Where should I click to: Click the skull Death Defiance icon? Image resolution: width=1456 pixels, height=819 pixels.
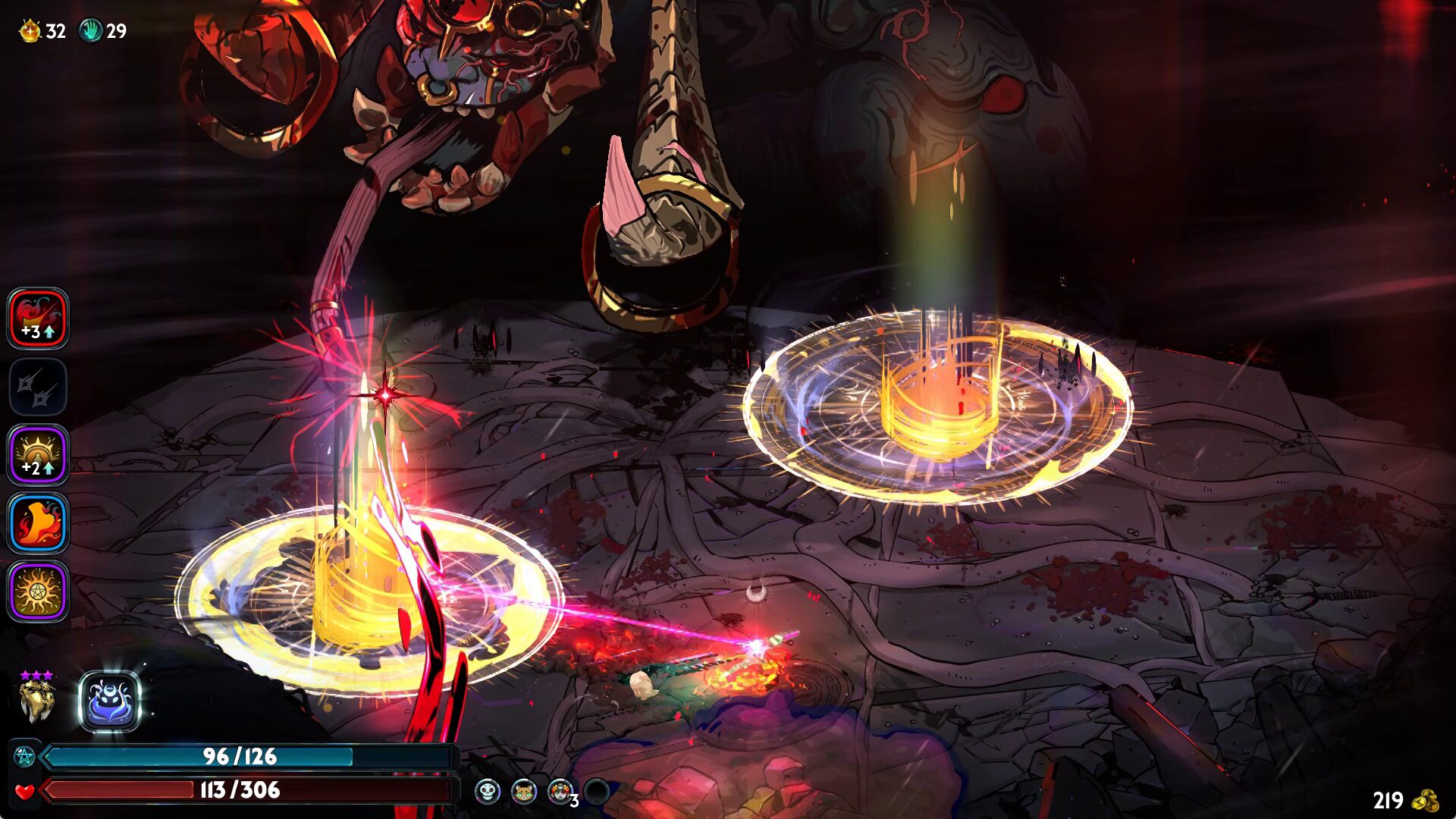pos(487,792)
